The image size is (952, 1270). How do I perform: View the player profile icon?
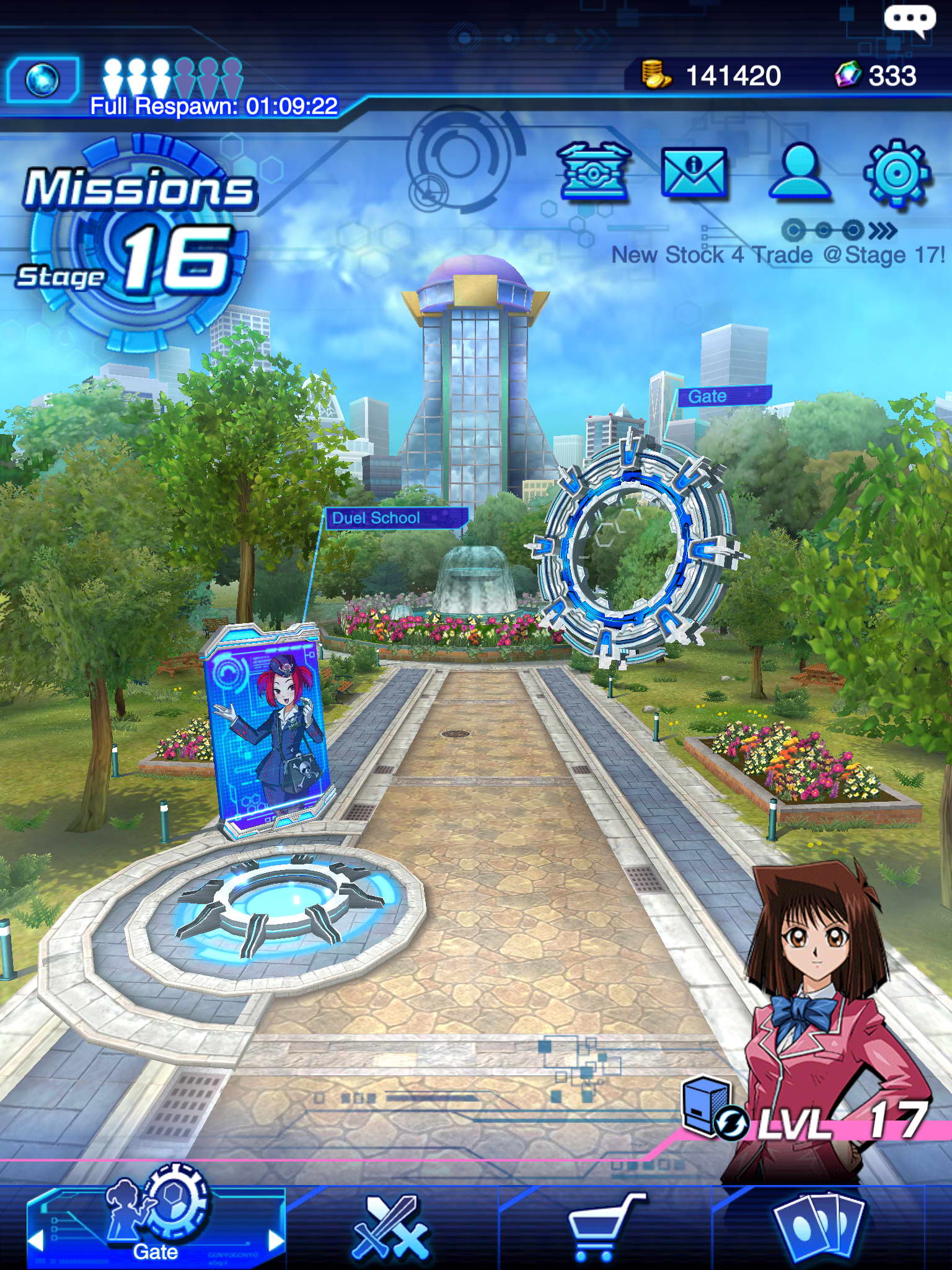[x=799, y=172]
